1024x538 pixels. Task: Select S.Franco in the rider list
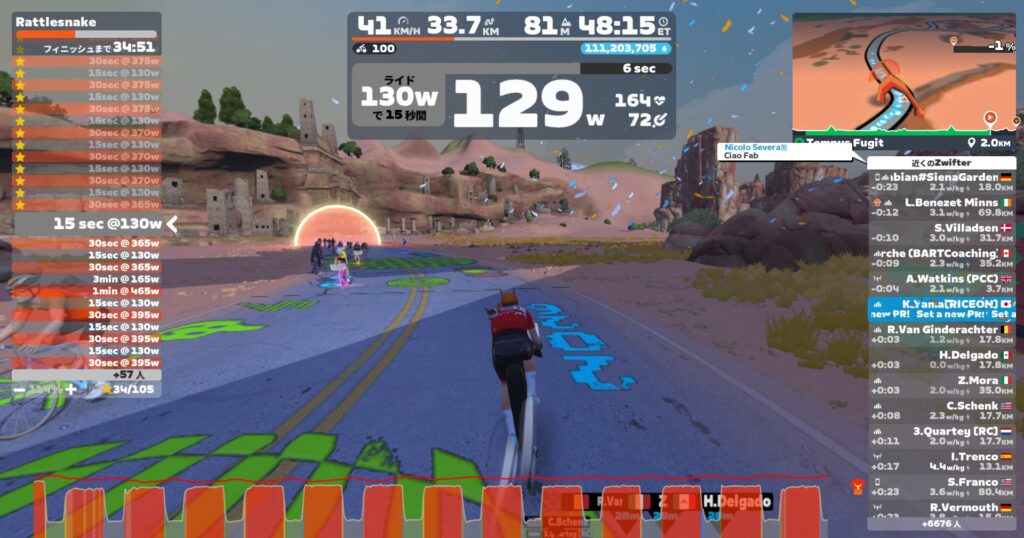[x=941, y=482]
